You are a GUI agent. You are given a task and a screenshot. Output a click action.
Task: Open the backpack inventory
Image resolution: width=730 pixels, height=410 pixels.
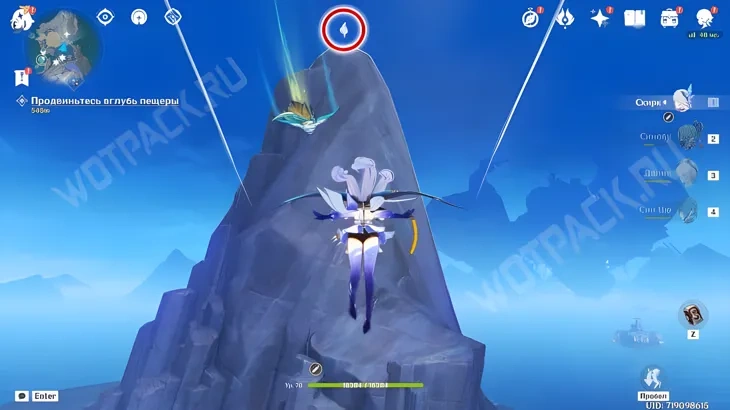tap(669, 18)
